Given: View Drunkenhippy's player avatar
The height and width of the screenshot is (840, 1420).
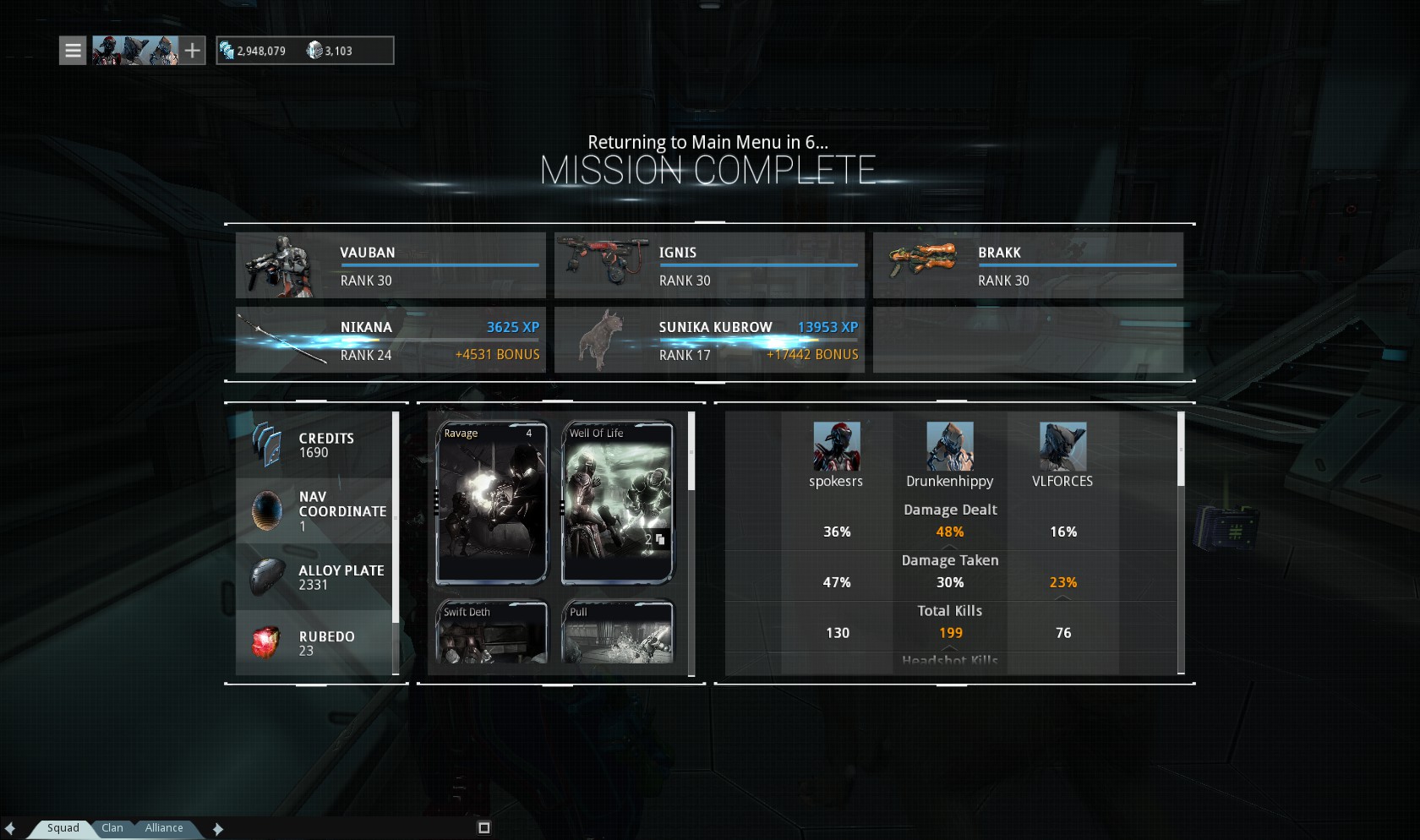Looking at the screenshot, I should [x=950, y=446].
